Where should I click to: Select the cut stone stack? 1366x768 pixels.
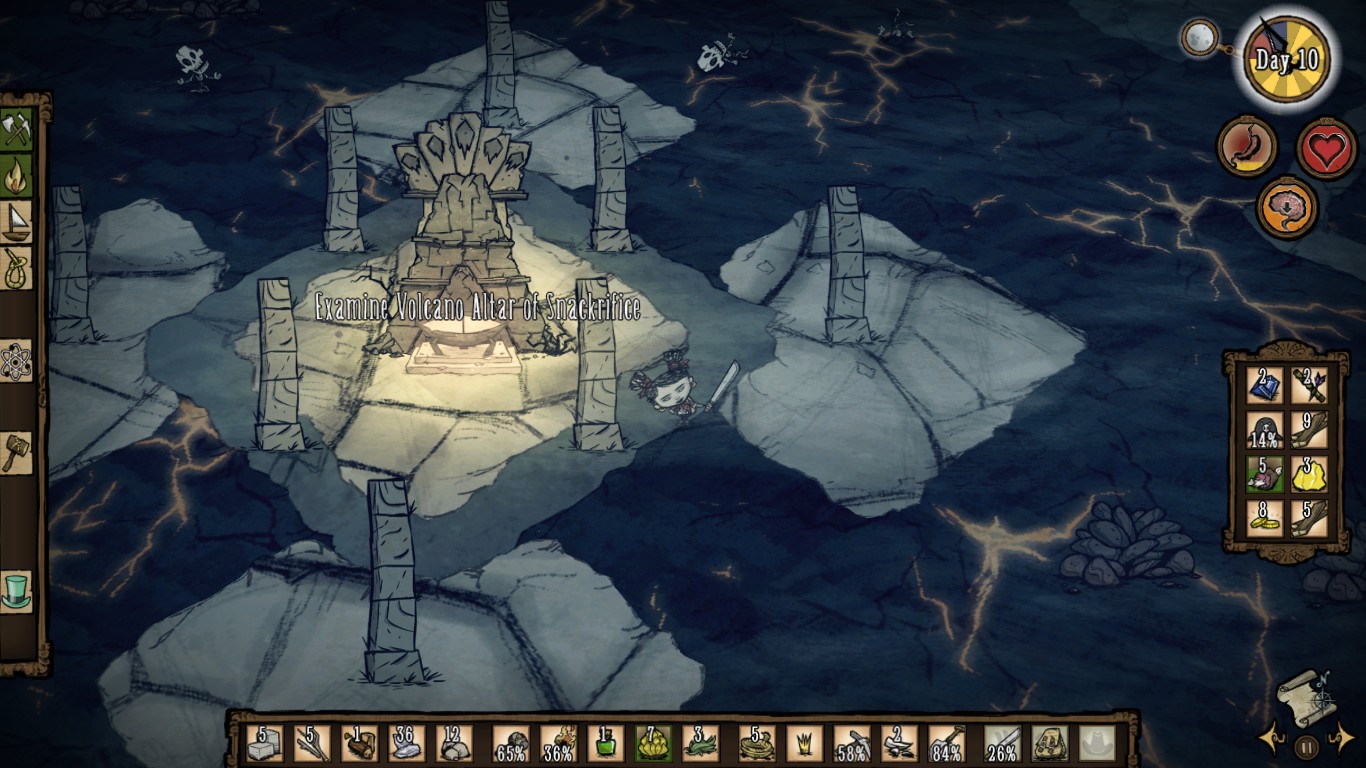(x=264, y=743)
